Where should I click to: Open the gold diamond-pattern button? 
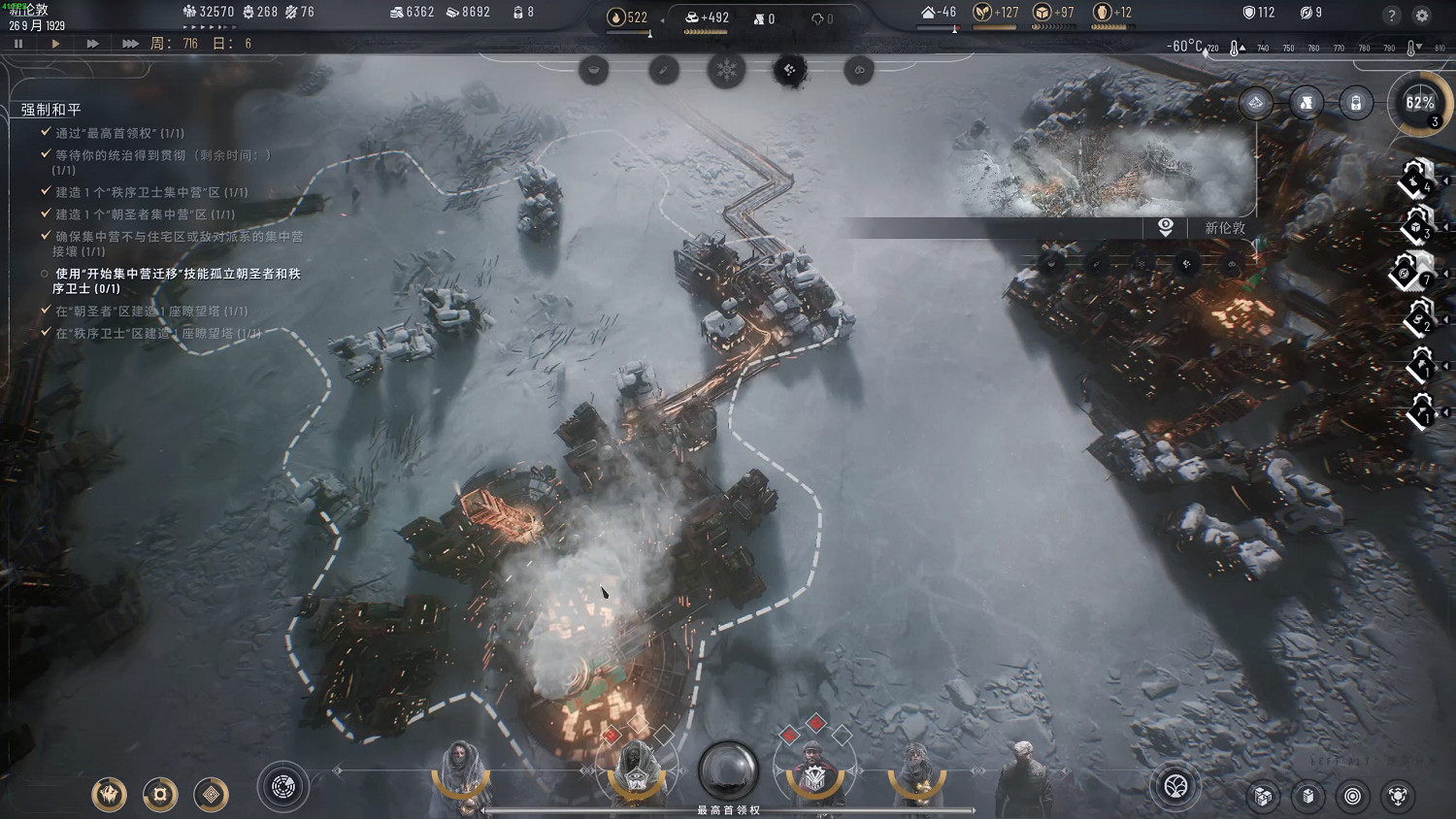tap(211, 795)
